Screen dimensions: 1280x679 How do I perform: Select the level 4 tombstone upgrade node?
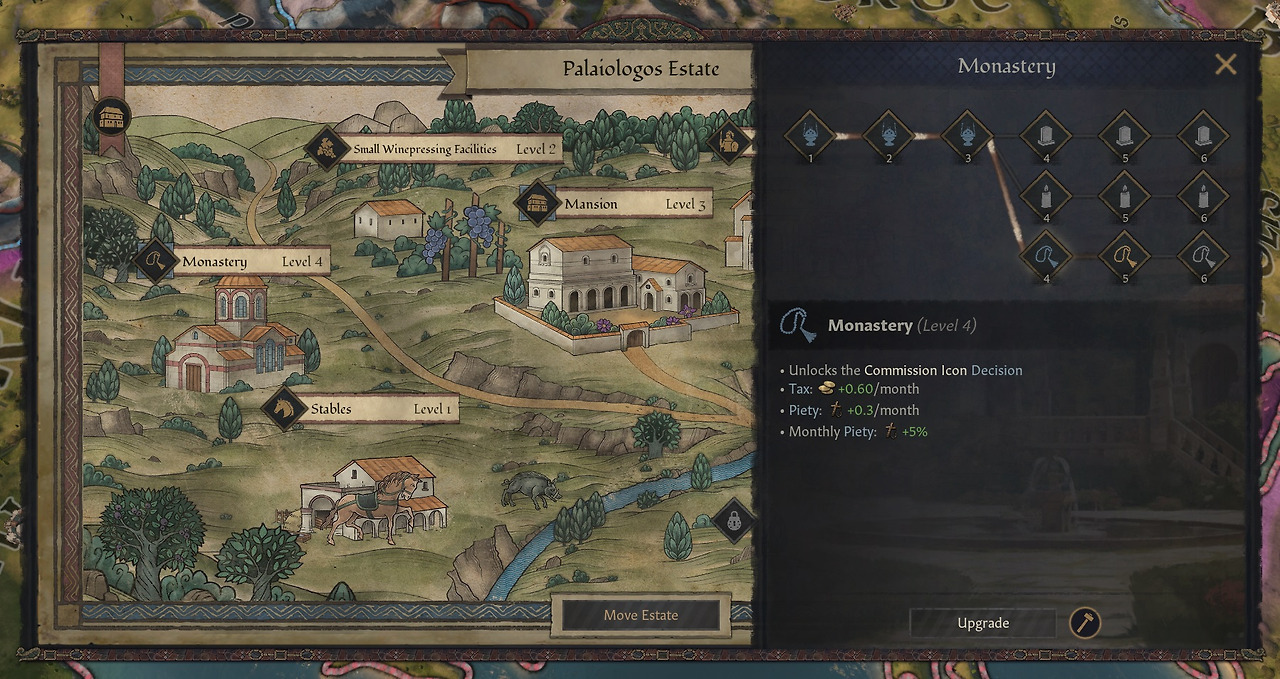click(1046, 134)
